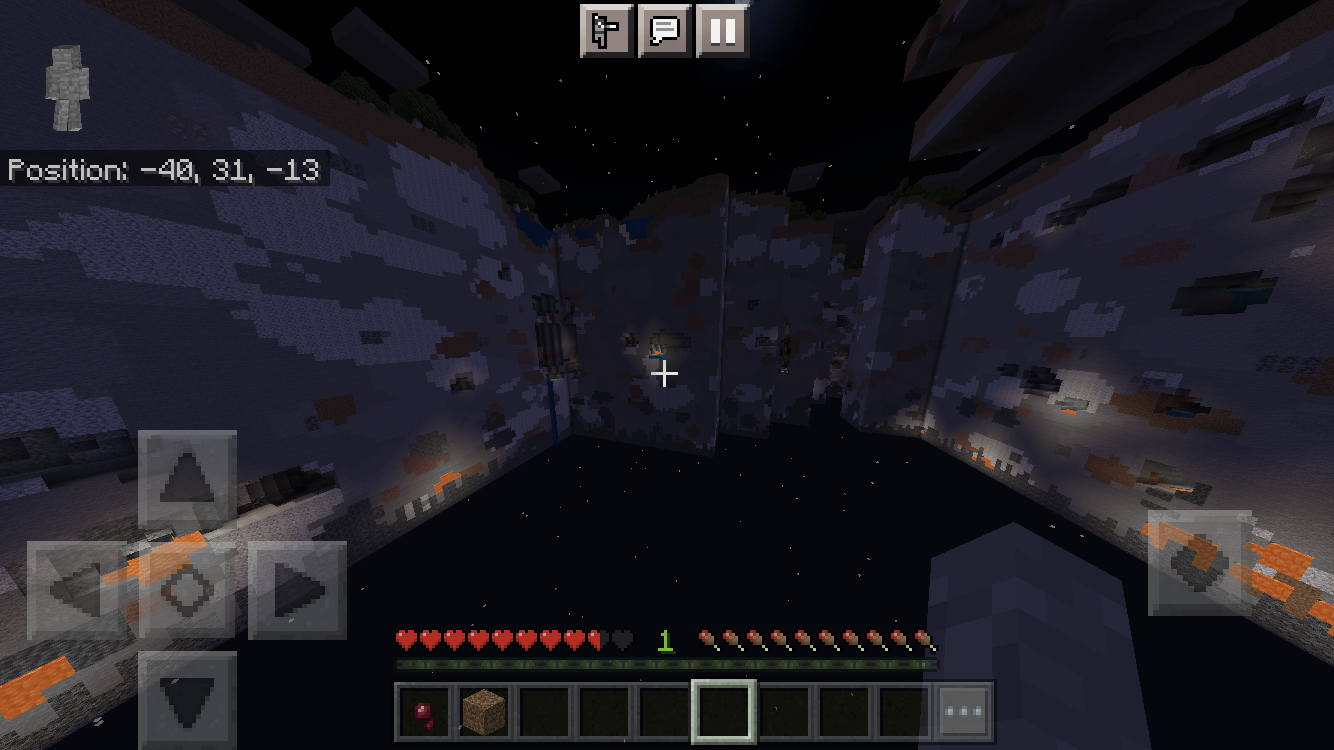The width and height of the screenshot is (1334, 750).
Task: Tap the strafe right arrow
Action: (x=297, y=590)
